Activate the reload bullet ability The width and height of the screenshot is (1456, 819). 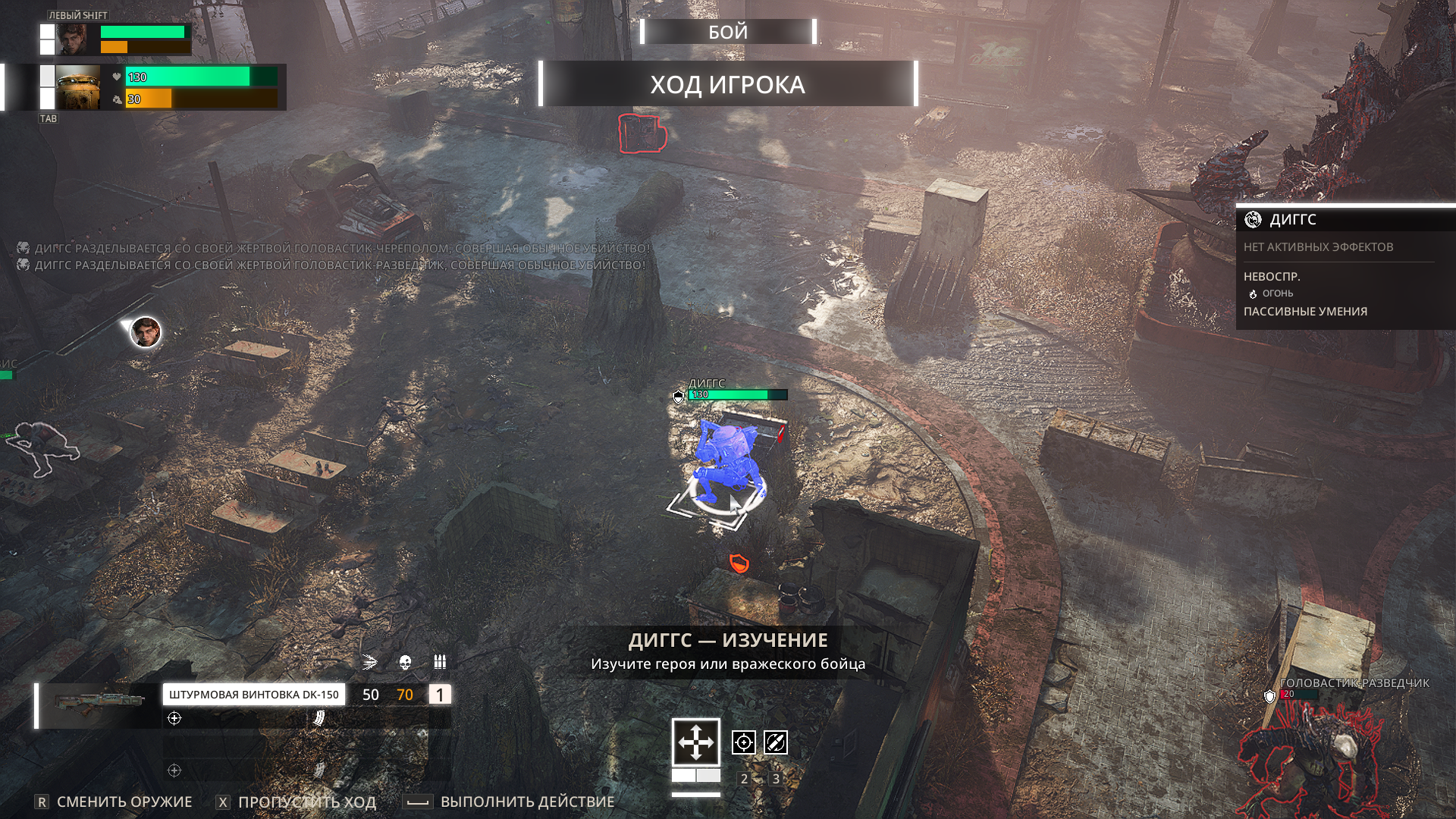tap(776, 742)
